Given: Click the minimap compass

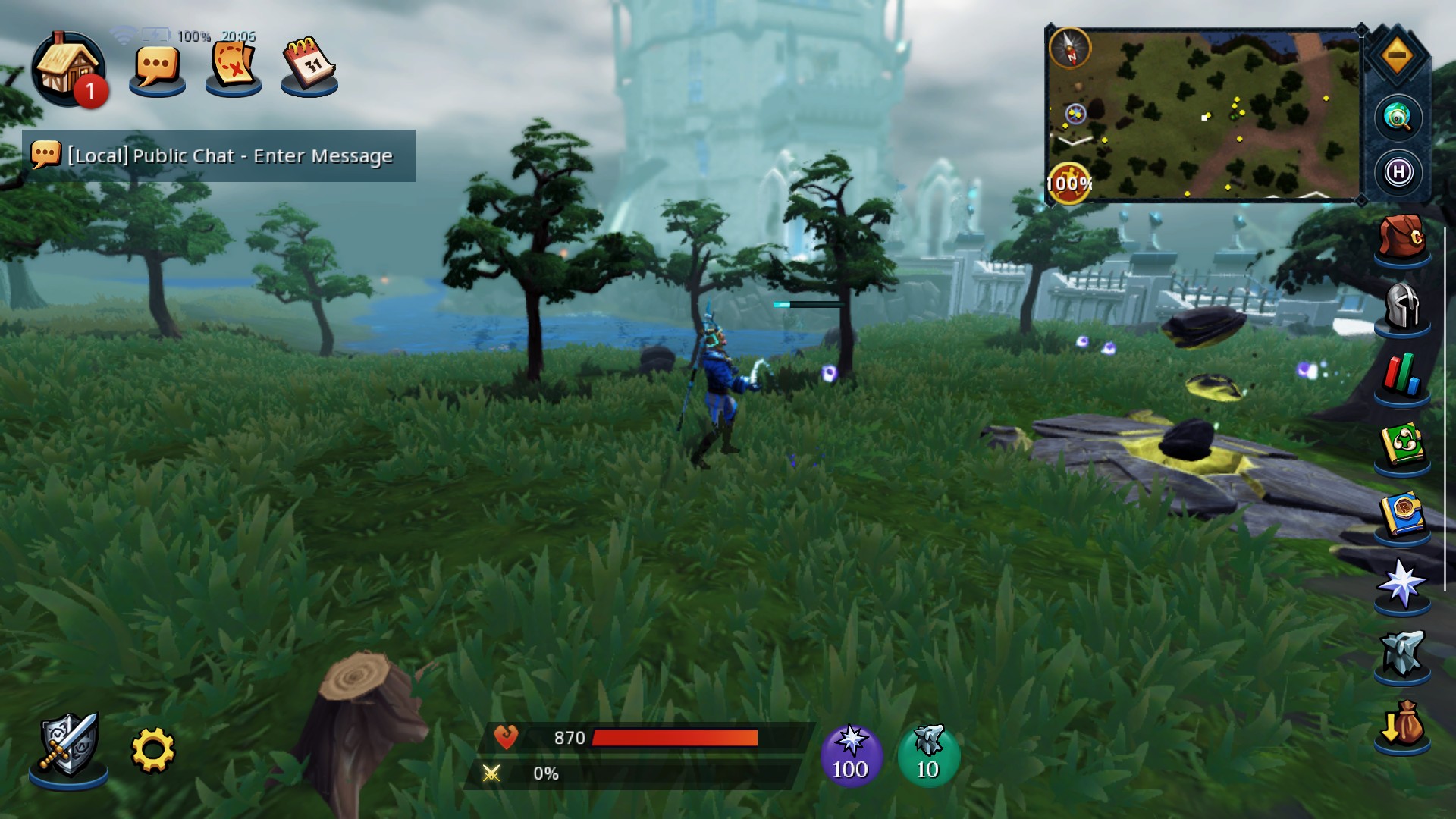Looking at the screenshot, I should [1070, 48].
